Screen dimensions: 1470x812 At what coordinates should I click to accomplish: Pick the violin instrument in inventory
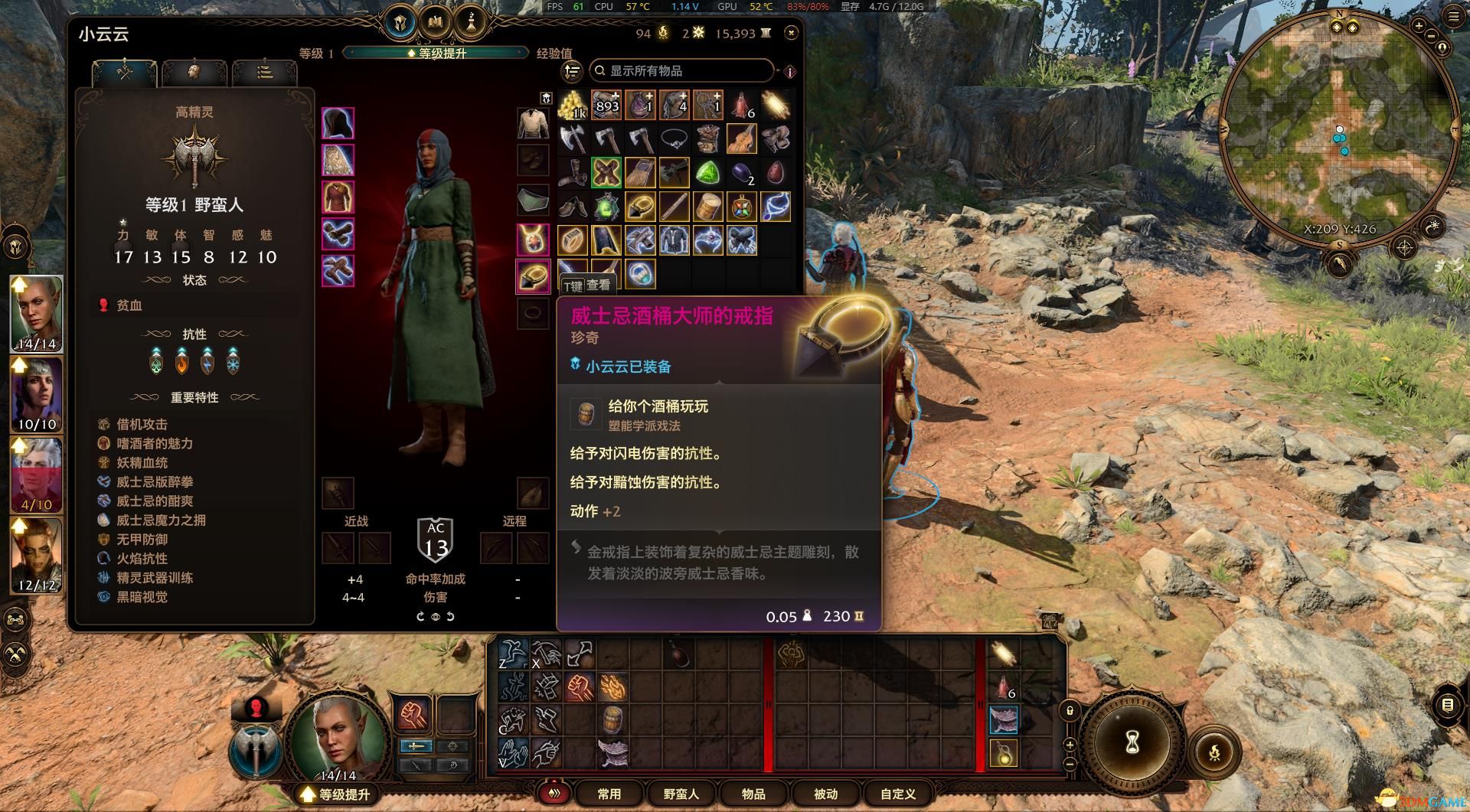pyautogui.click(x=741, y=139)
